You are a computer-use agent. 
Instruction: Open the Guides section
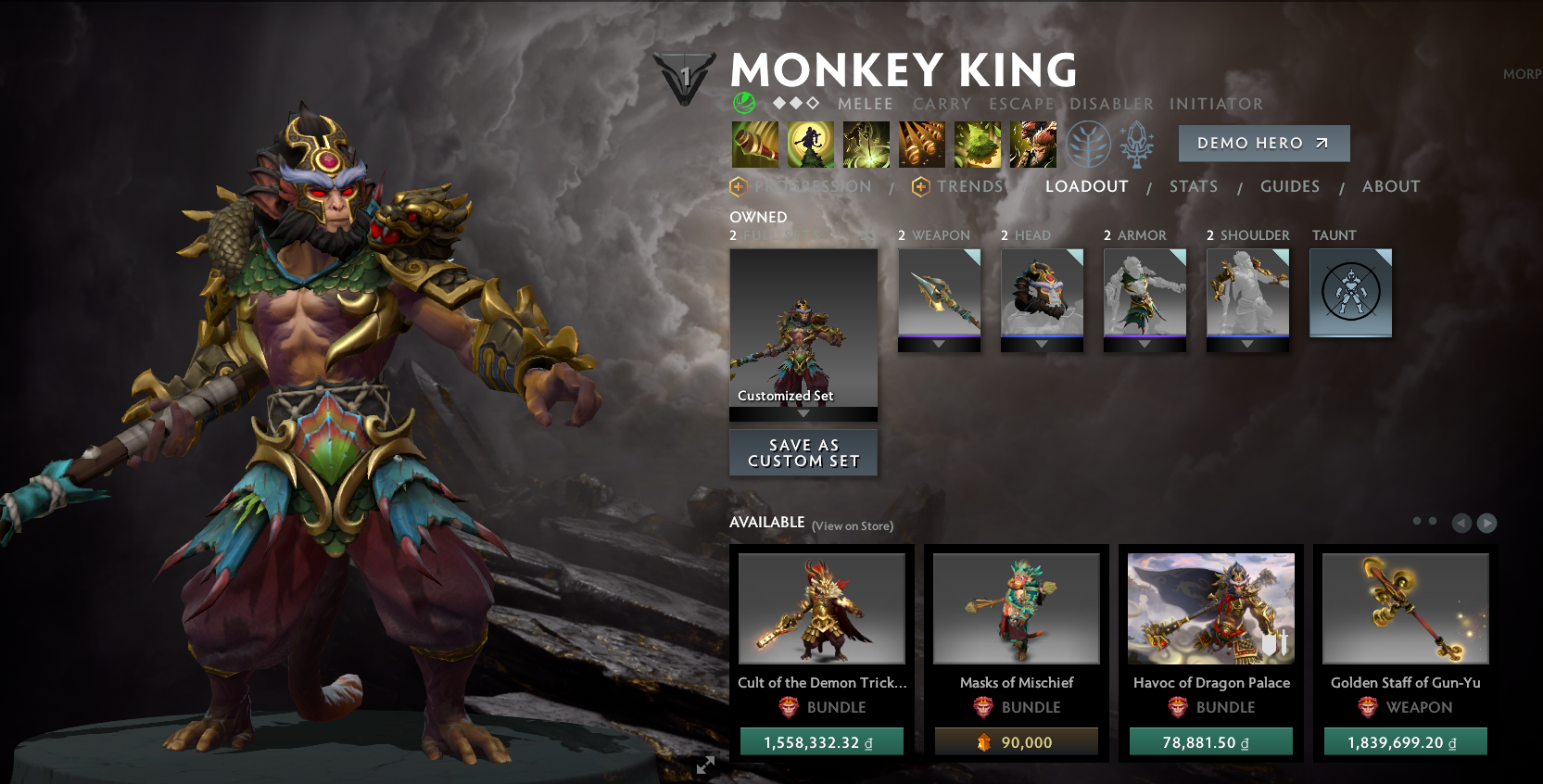tap(1290, 186)
